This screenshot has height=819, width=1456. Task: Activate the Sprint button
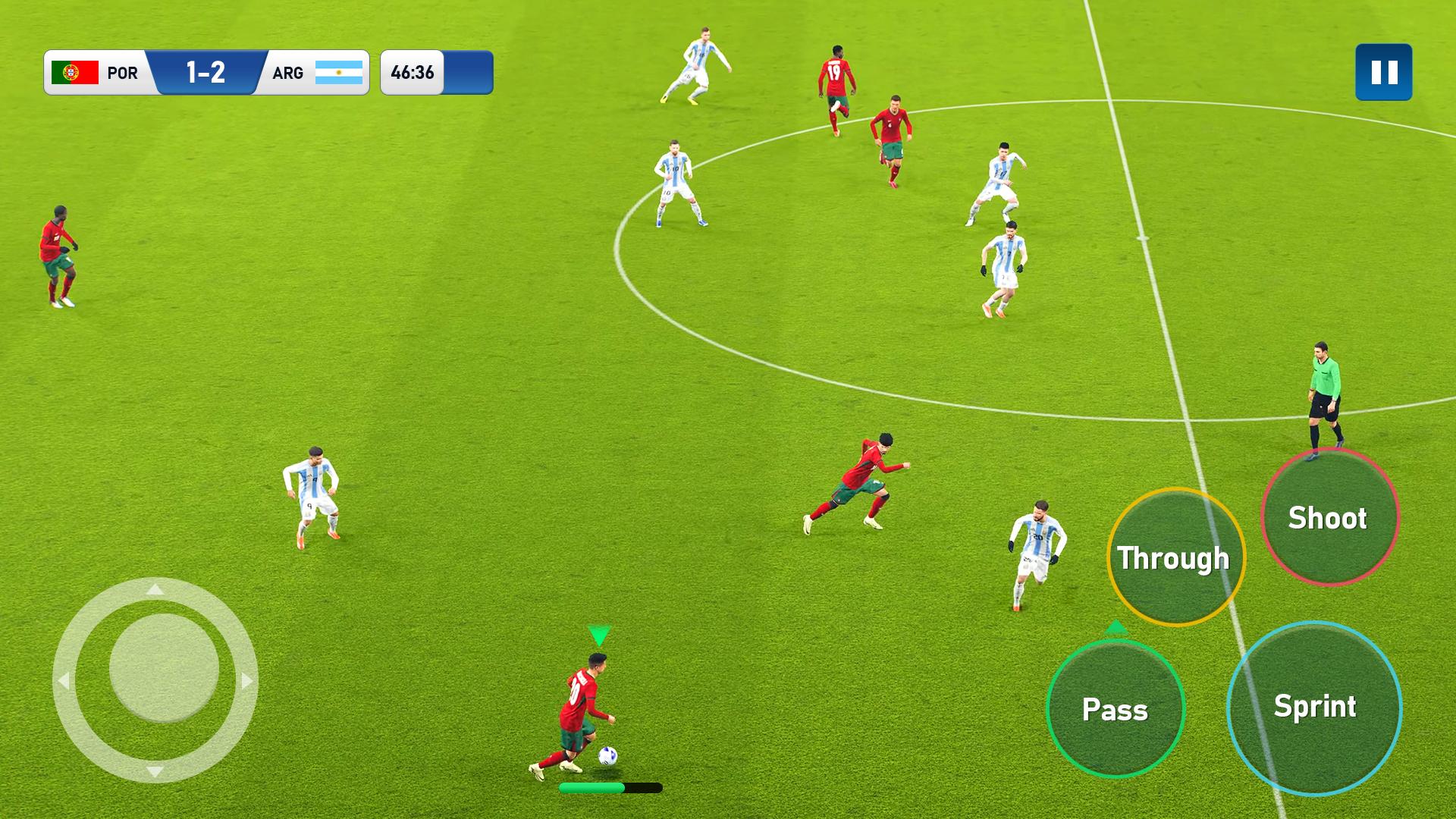1314,708
